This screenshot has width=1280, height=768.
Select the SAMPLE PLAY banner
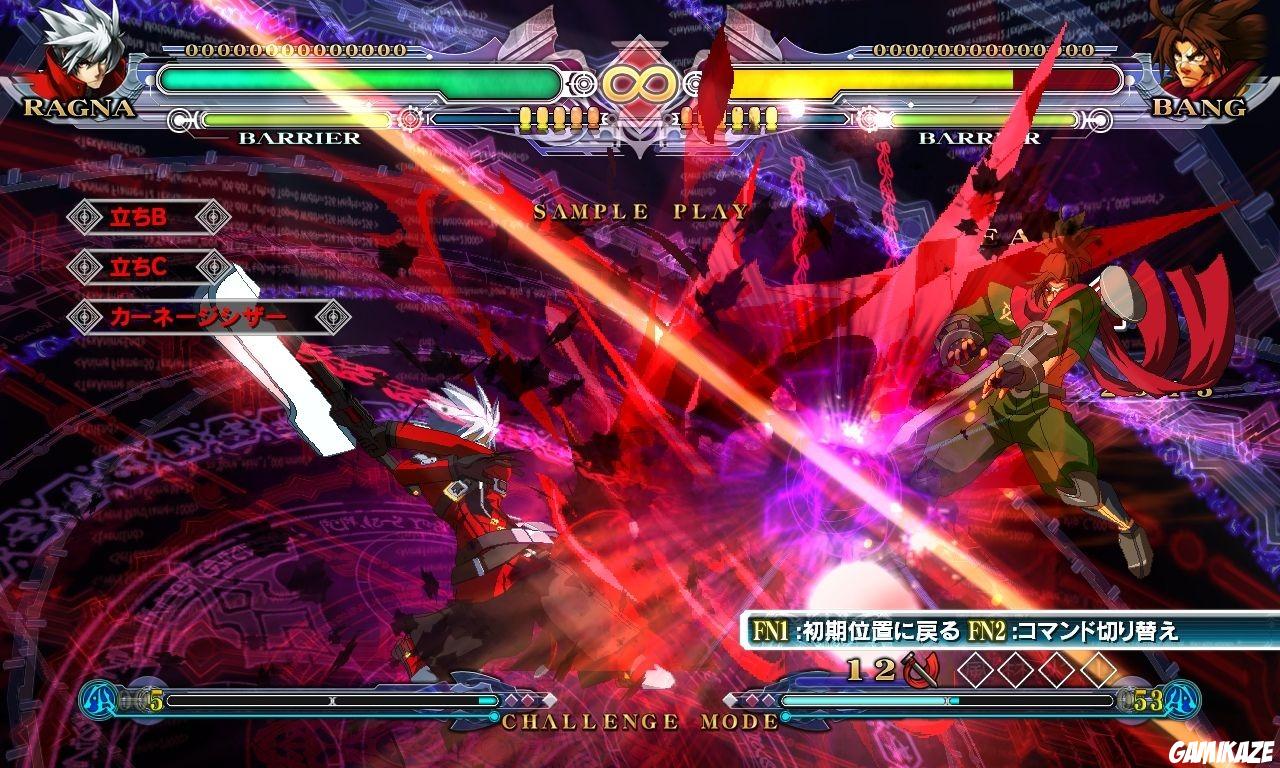640,210
